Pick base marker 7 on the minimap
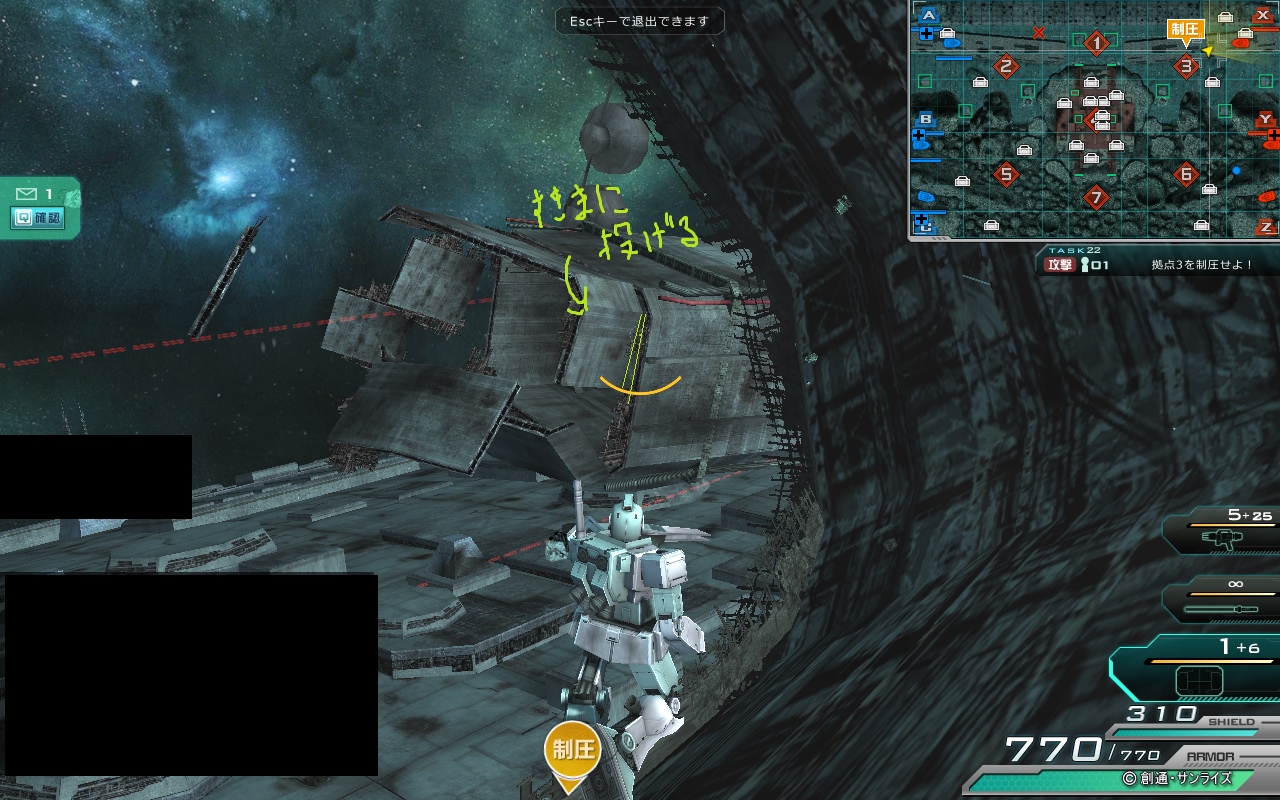Viewport: 1280px width, 800px height. click(1097, 197)
